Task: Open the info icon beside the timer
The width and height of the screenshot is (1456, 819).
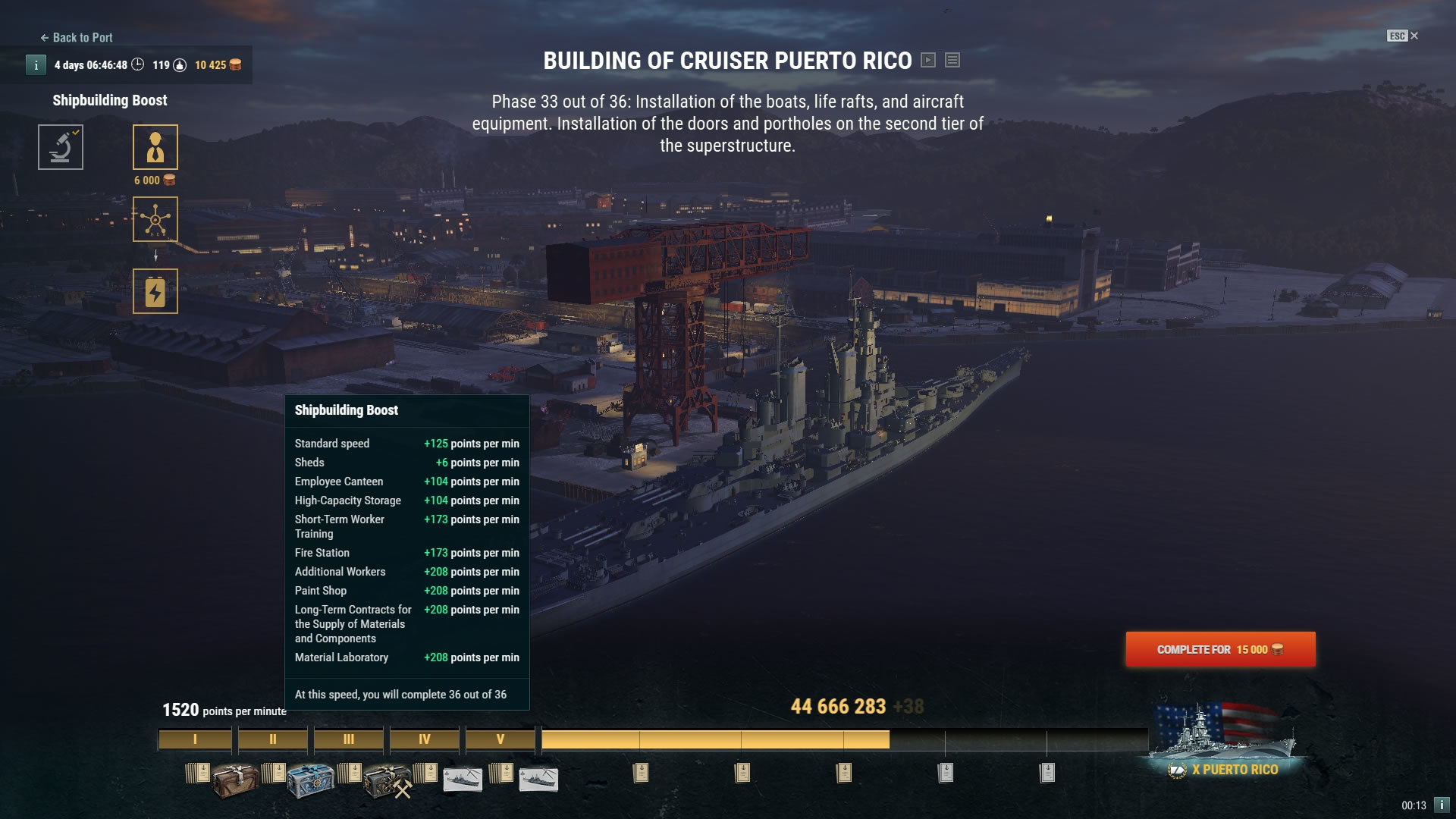Action: (x=36, y=65)
